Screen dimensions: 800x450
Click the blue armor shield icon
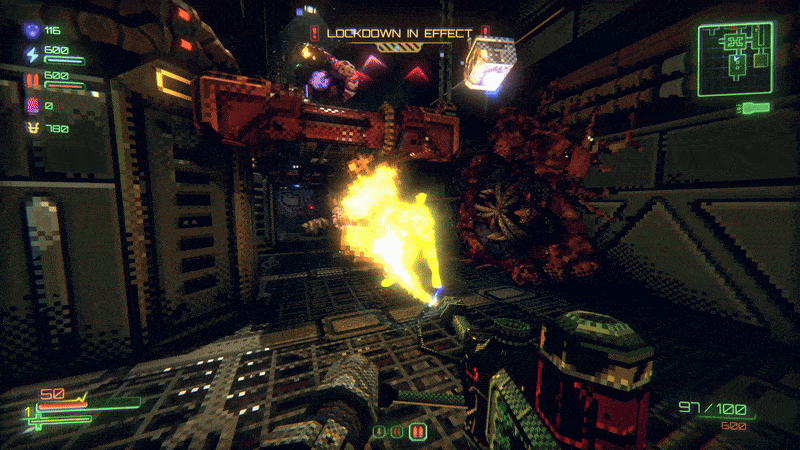point(31,31)
